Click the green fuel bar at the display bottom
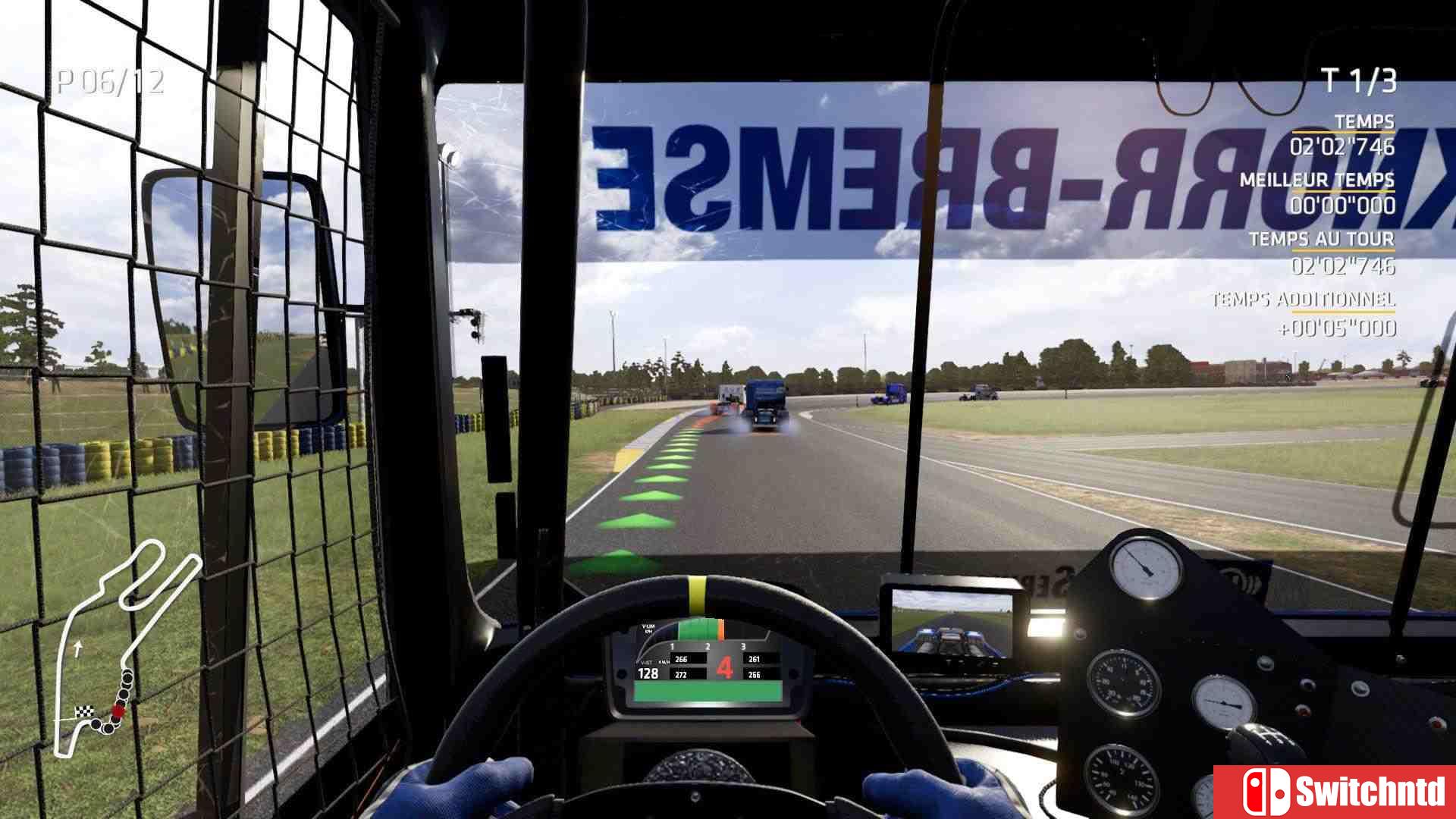 (705, 692)
